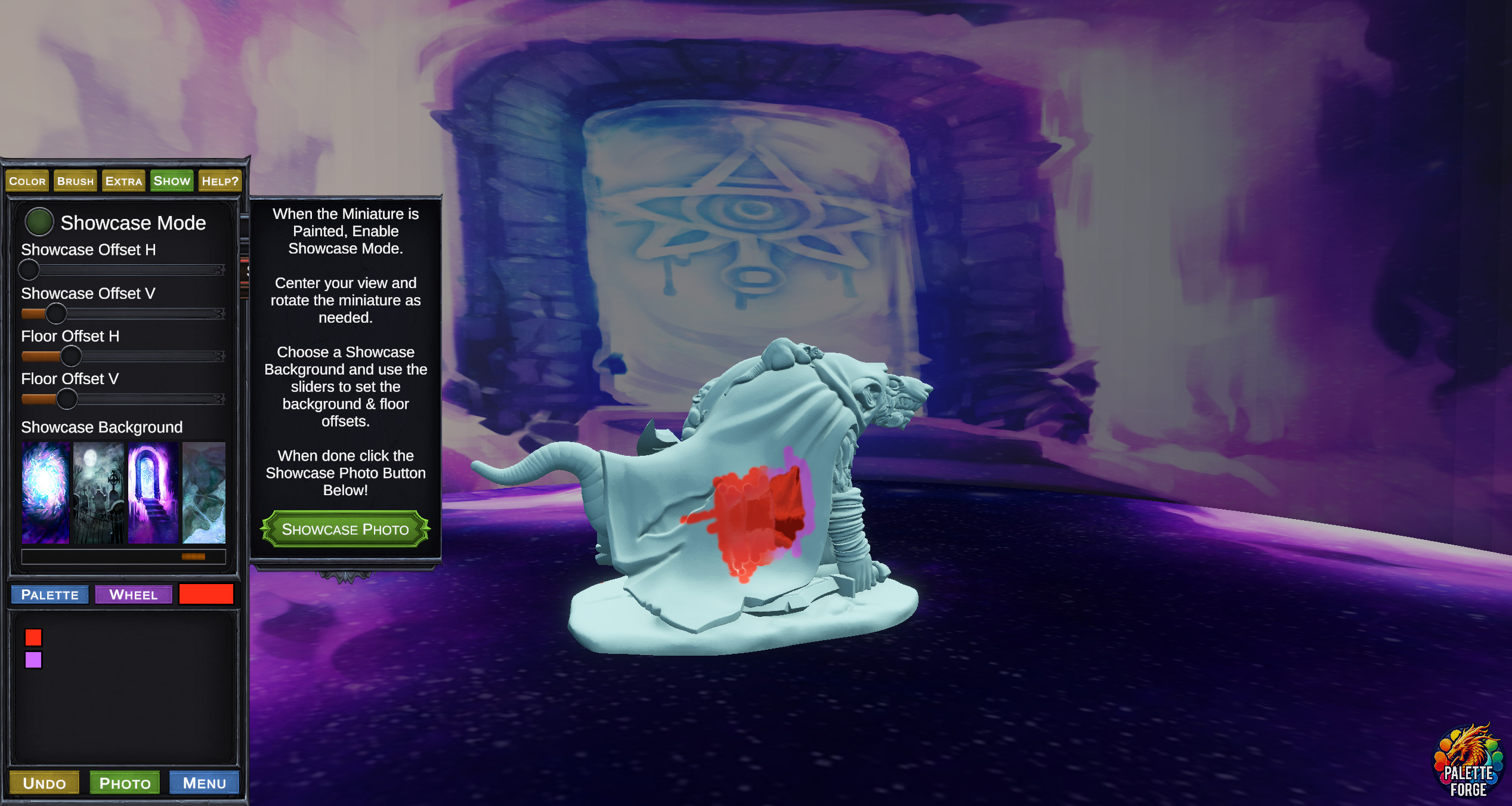The width and height of the screenshot is (1512, 806).
Task: Open the Extra tab
Action: point(123,181)
